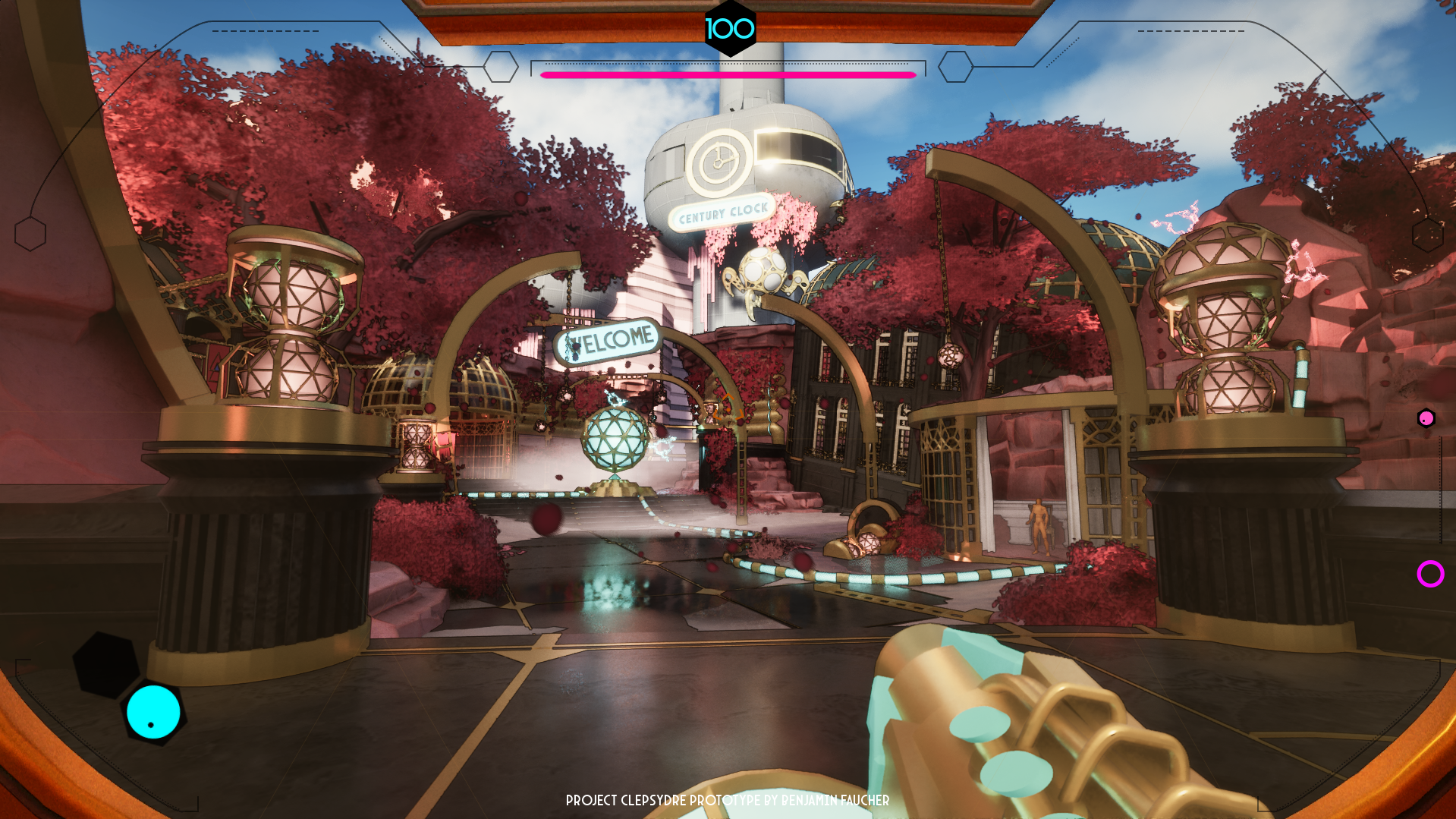
Task: Click the black hexagon slot beside the cyan circle
Action: (x=105, y=664)
